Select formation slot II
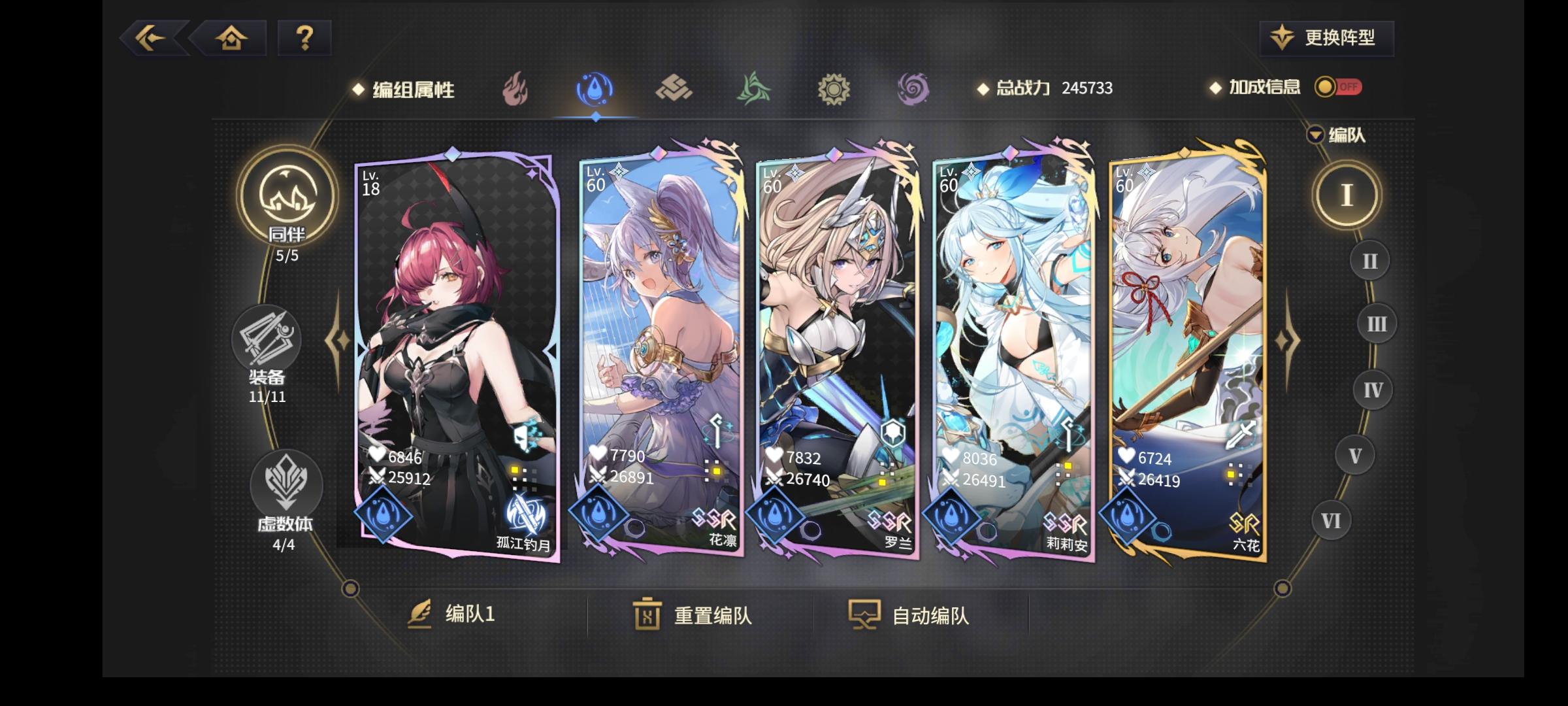This screenshot has height=706, width=1568. click(x=1369, y=260)
